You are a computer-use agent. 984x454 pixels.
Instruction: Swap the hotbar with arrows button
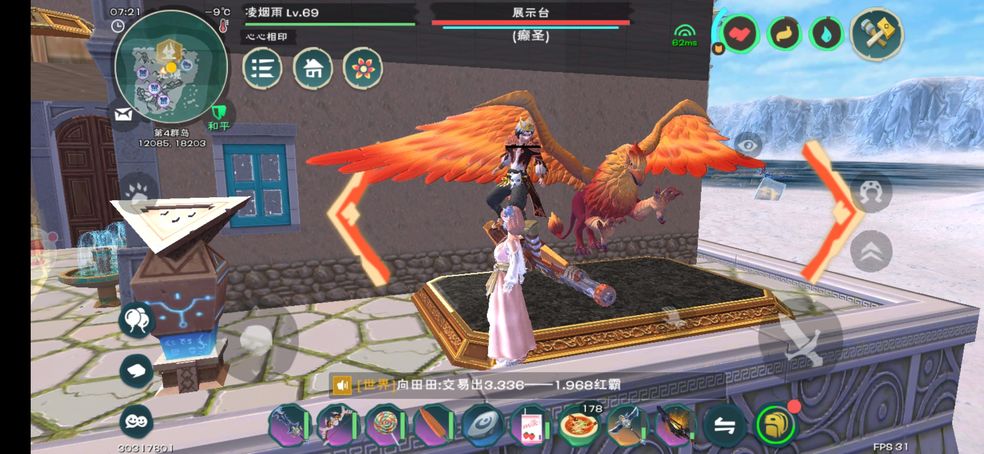point(724,425)
